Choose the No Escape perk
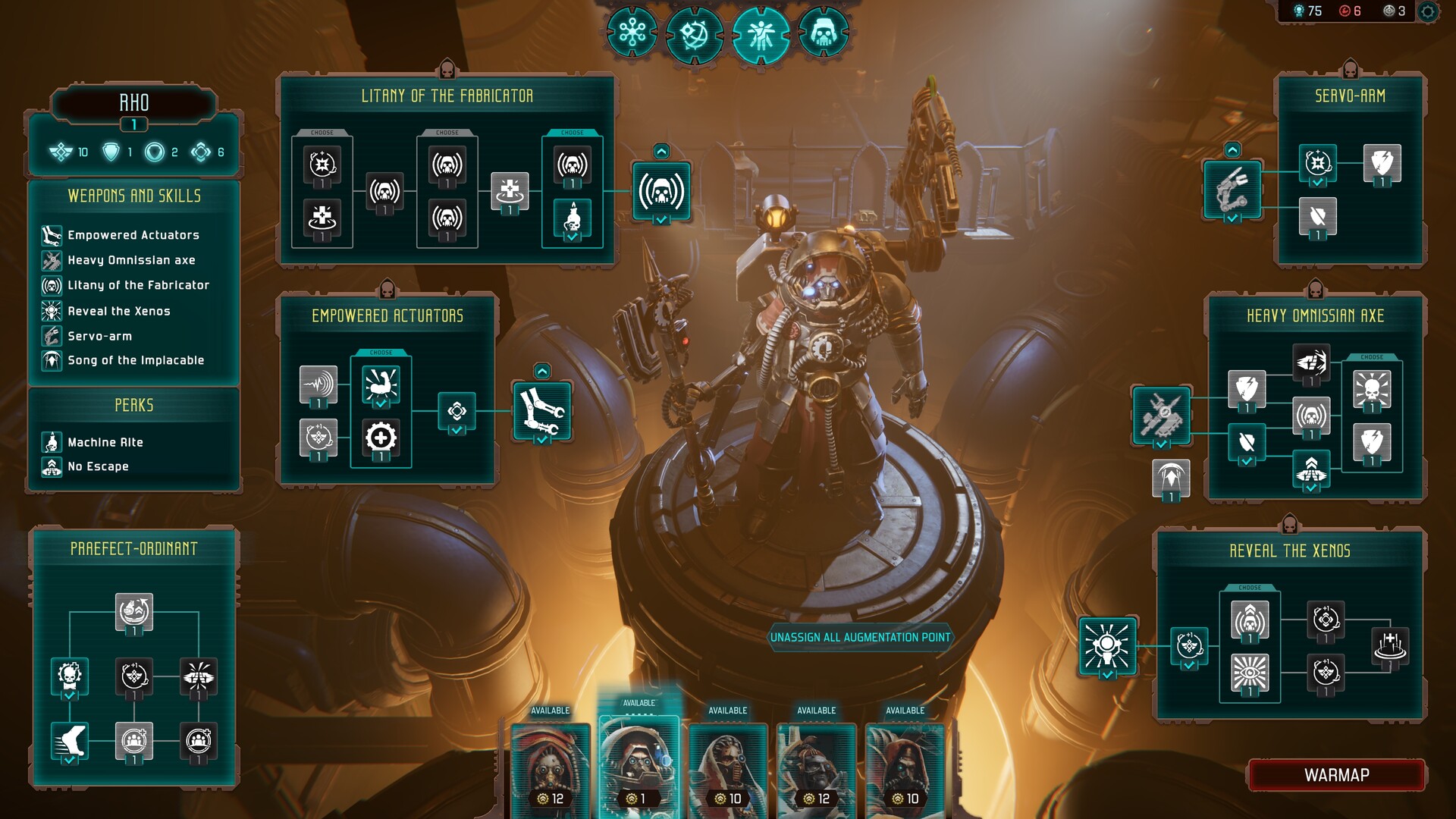The image size is (1456, 819). (x=98, y=466)
